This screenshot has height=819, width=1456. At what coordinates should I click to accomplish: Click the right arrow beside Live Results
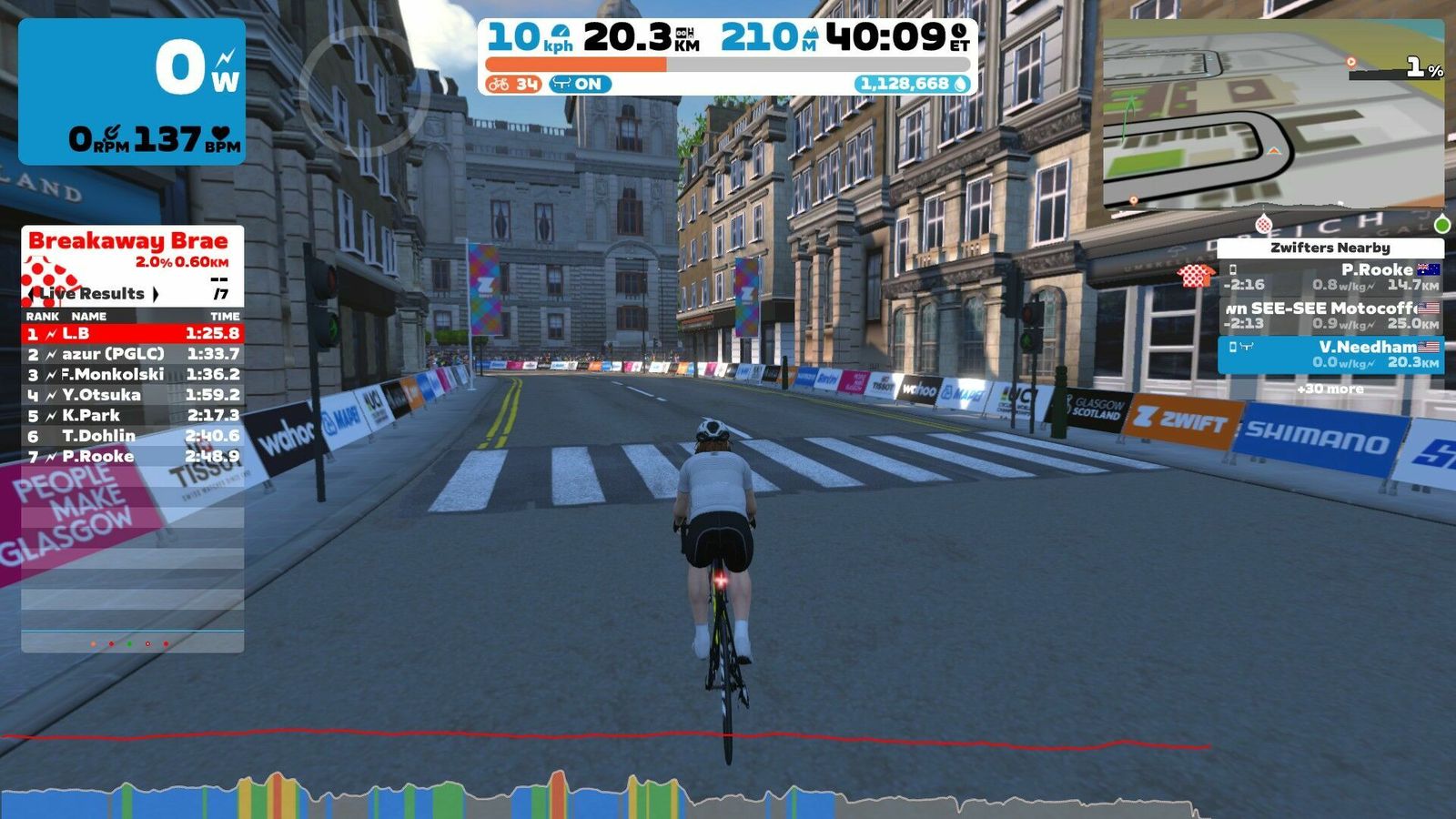[156, 294]
